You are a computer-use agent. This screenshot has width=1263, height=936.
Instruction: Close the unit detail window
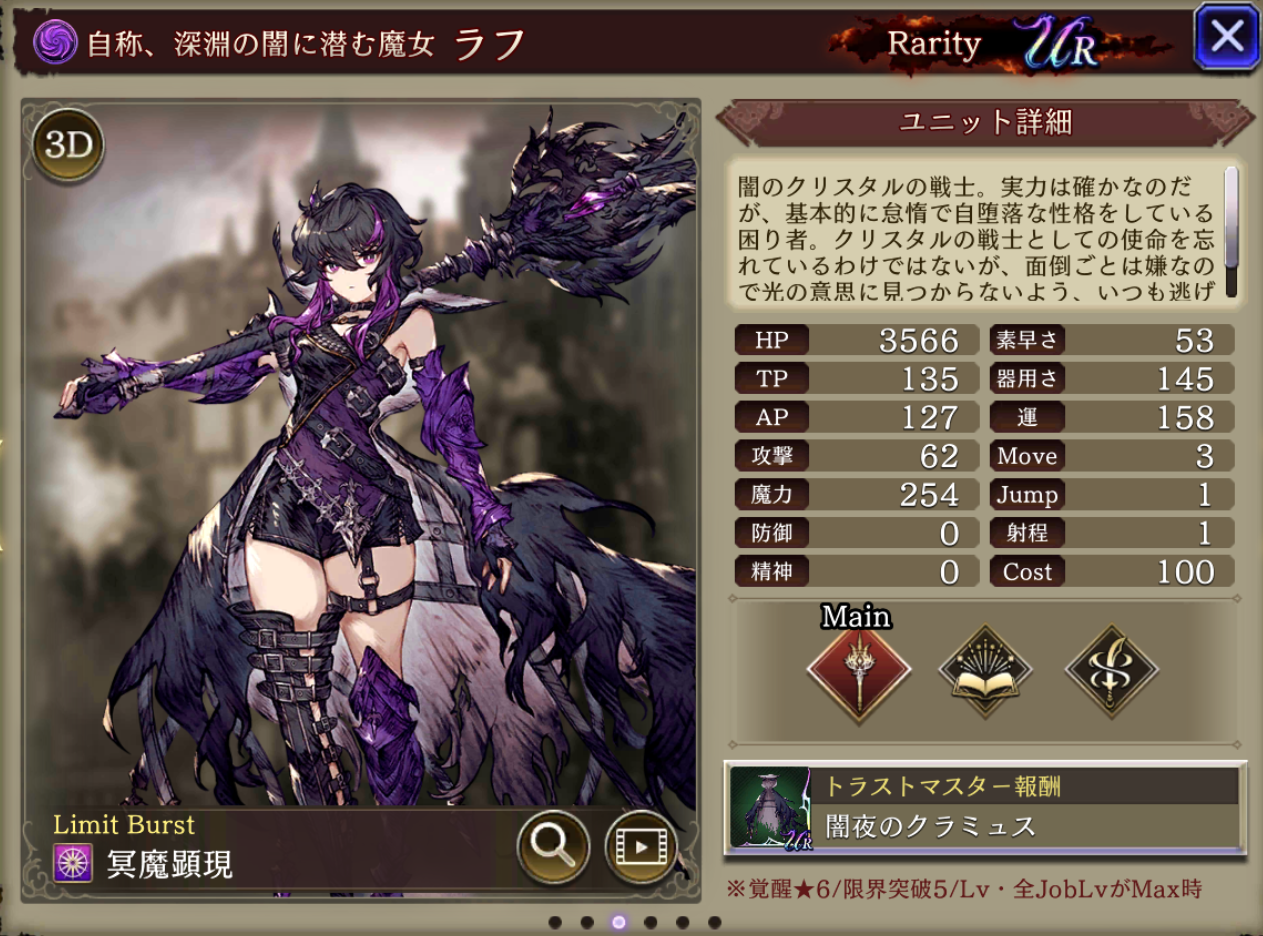(1226, 39)
